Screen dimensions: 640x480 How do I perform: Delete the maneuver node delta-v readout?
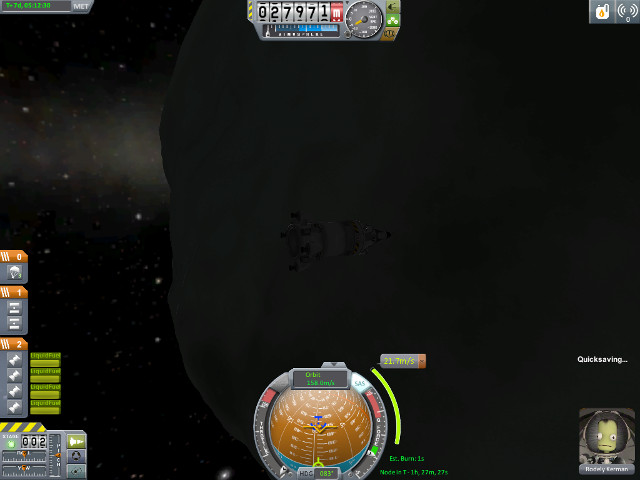(421, 361)
